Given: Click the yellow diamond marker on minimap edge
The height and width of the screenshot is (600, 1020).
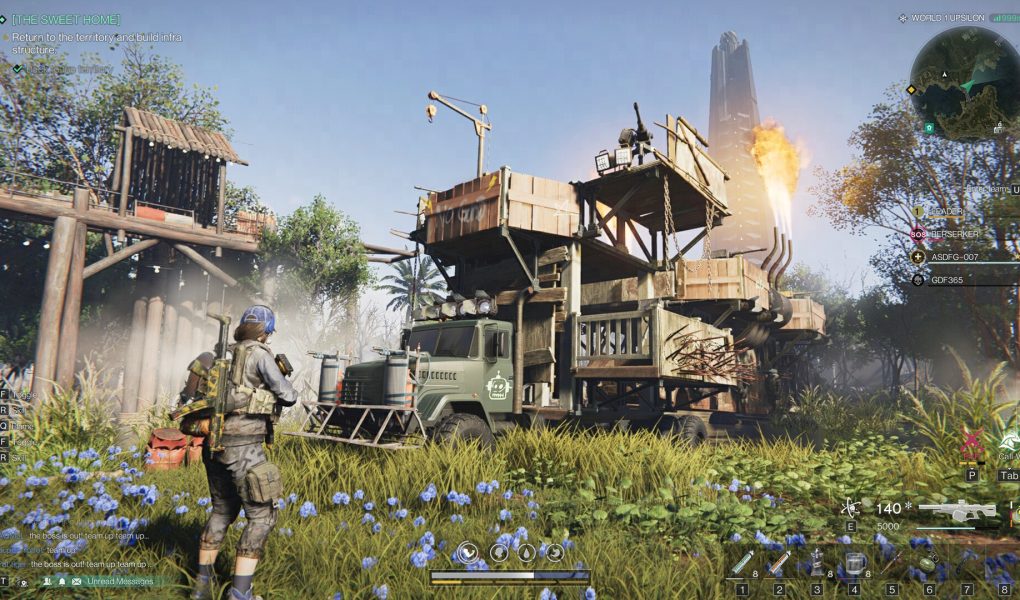Looking at the screenshot, I should [x=911, y=90].
